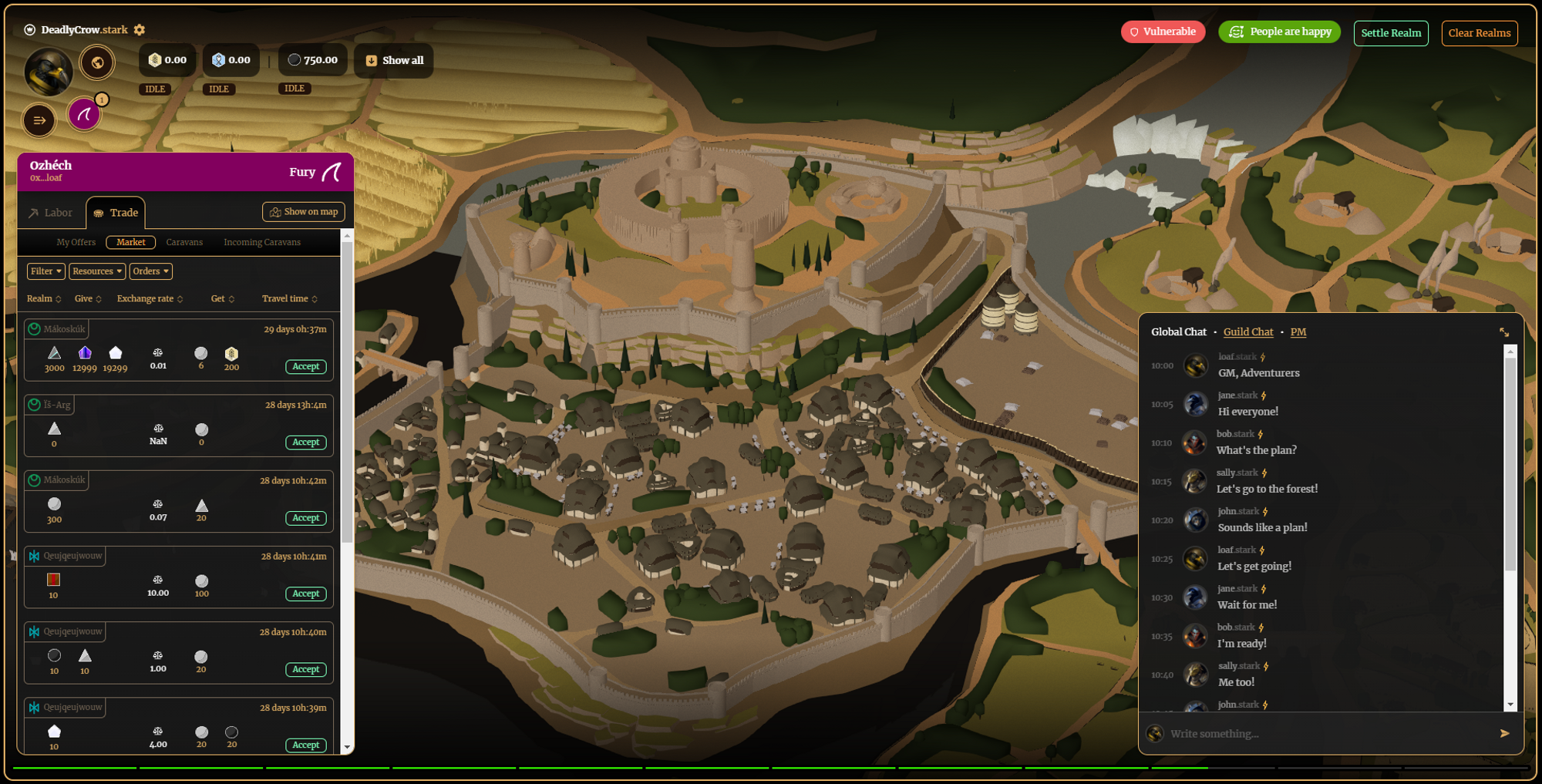This screenshot has width=1542, height=784.
Task: Switch to Guild Chat
Action: point(1247,332)
